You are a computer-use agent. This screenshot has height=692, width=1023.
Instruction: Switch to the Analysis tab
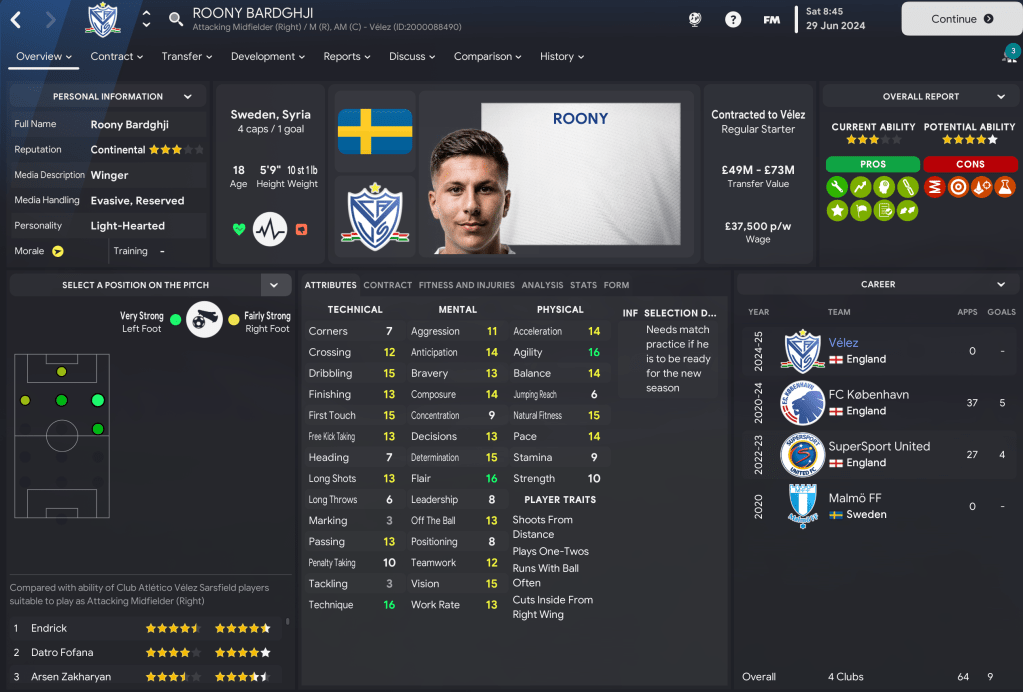tap(542, 285)
